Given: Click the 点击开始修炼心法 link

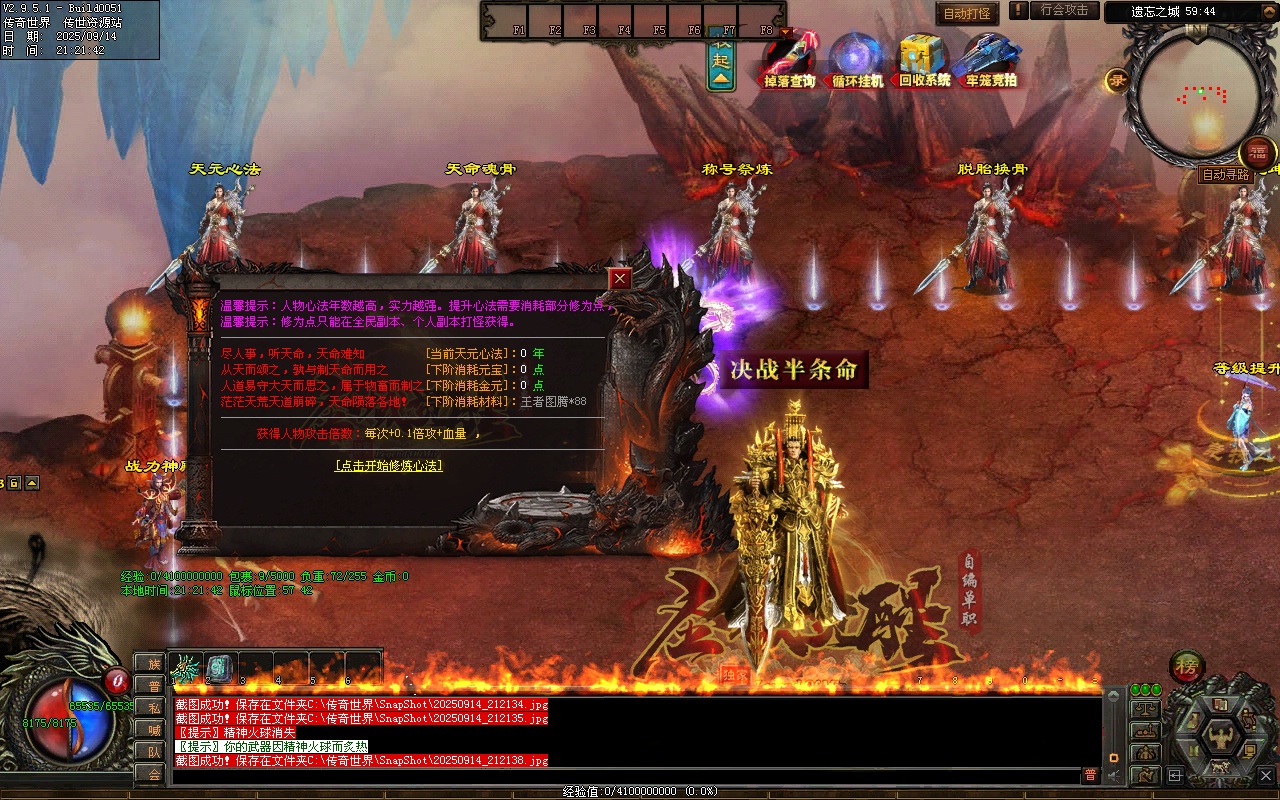Looking at the screenshot, I should (389, 466).
